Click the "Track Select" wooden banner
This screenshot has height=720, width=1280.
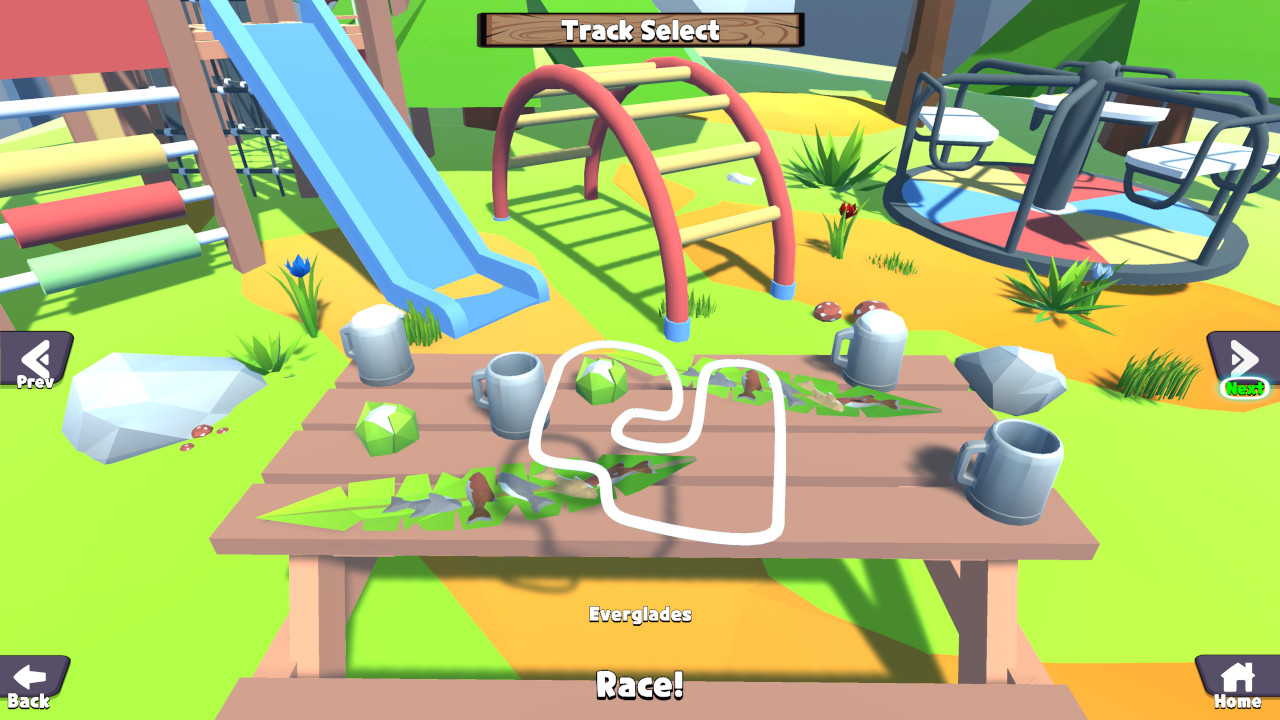tap(640, 30)
